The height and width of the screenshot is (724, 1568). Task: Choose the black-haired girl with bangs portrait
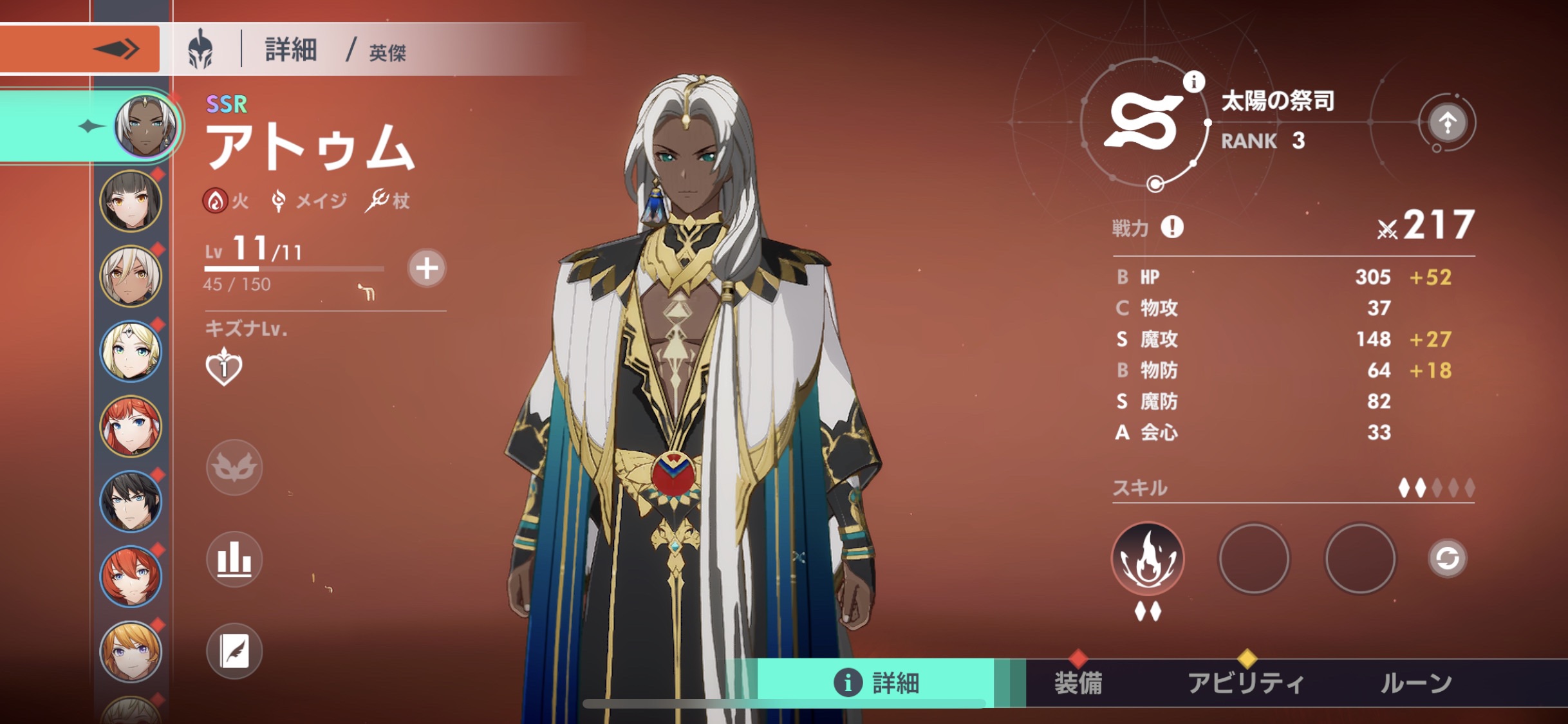pos(131,201)
